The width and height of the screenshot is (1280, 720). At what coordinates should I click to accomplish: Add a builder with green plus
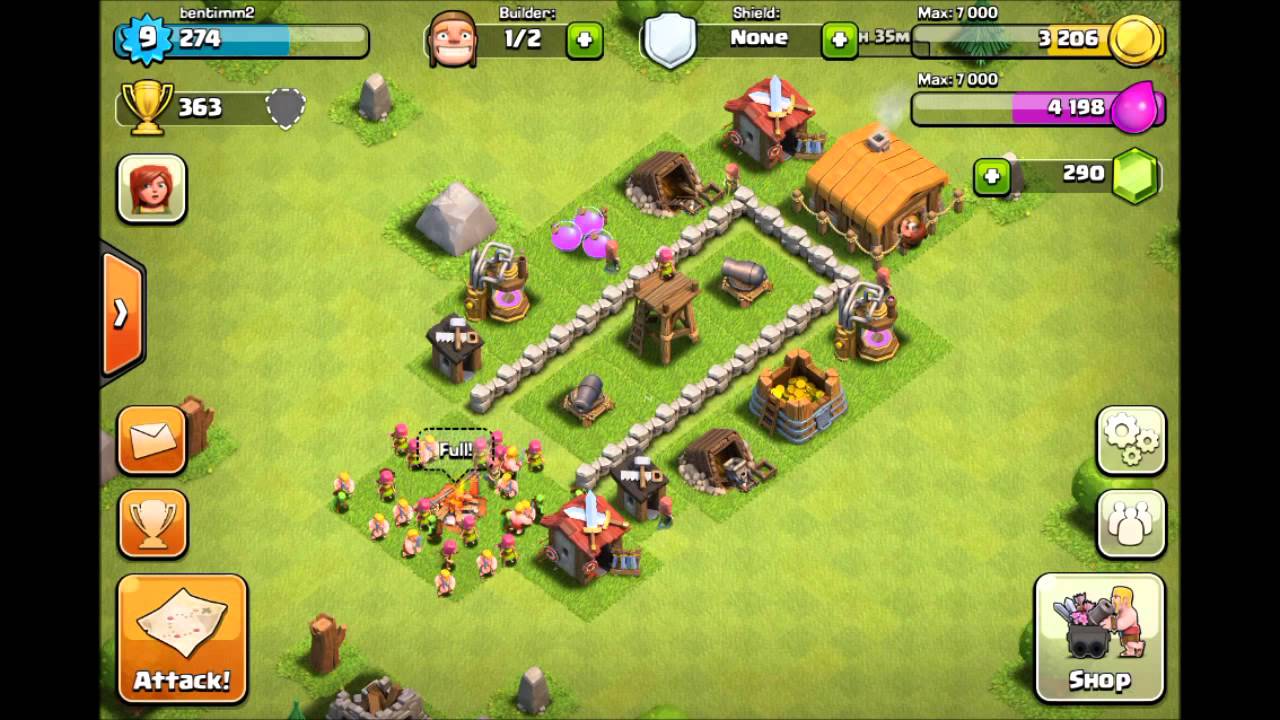(585, 41)
